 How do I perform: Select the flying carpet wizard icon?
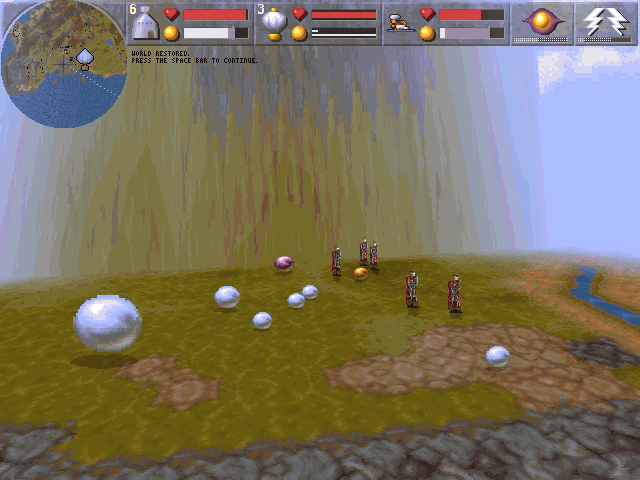(x=400, y=22)
